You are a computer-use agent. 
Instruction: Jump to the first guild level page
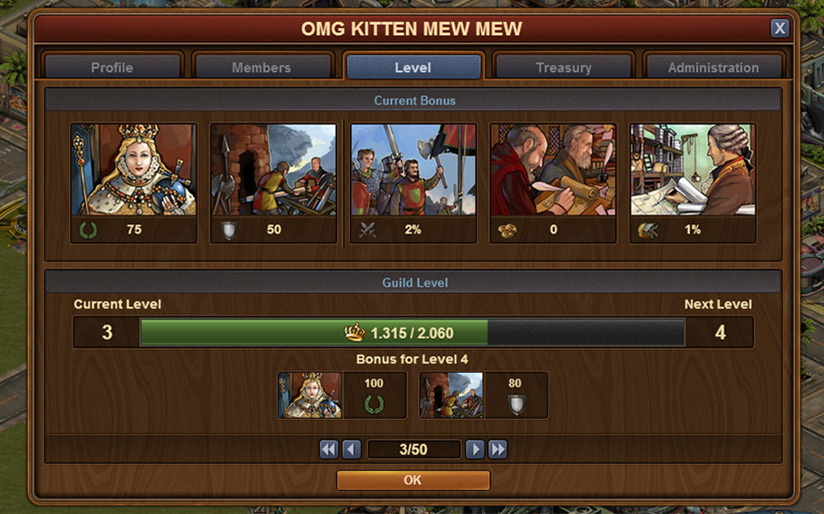pos(329,449)
